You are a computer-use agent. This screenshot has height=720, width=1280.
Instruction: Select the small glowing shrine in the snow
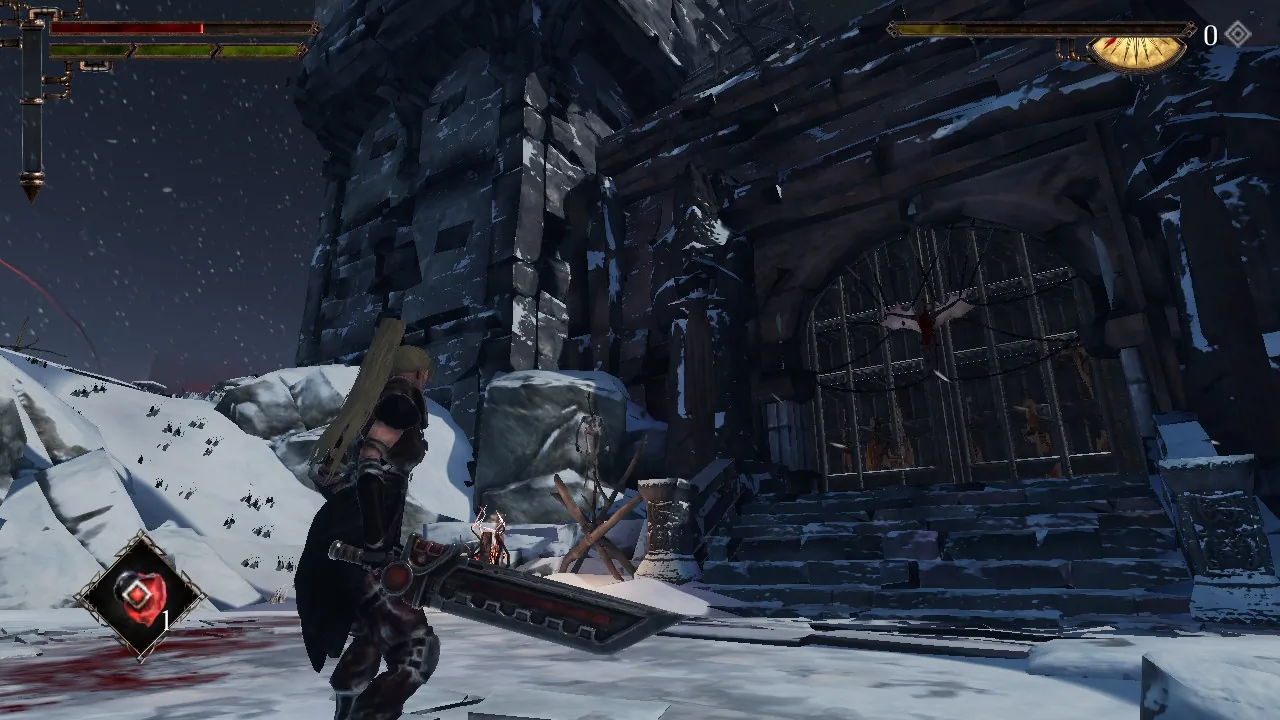(x=493, y=535)
